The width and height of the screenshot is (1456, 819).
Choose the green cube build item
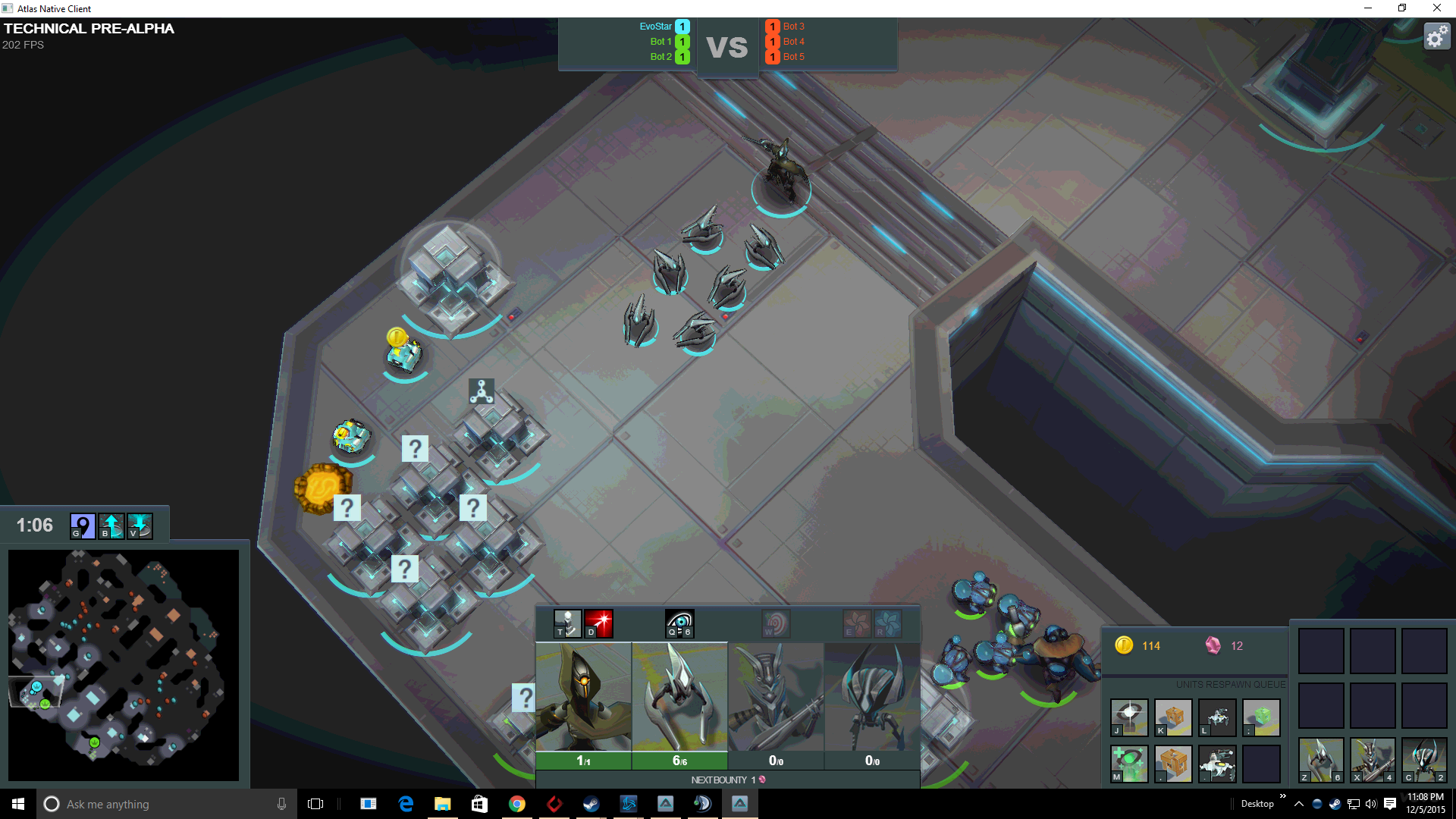pyautogui.click(x=1261, y=717)
